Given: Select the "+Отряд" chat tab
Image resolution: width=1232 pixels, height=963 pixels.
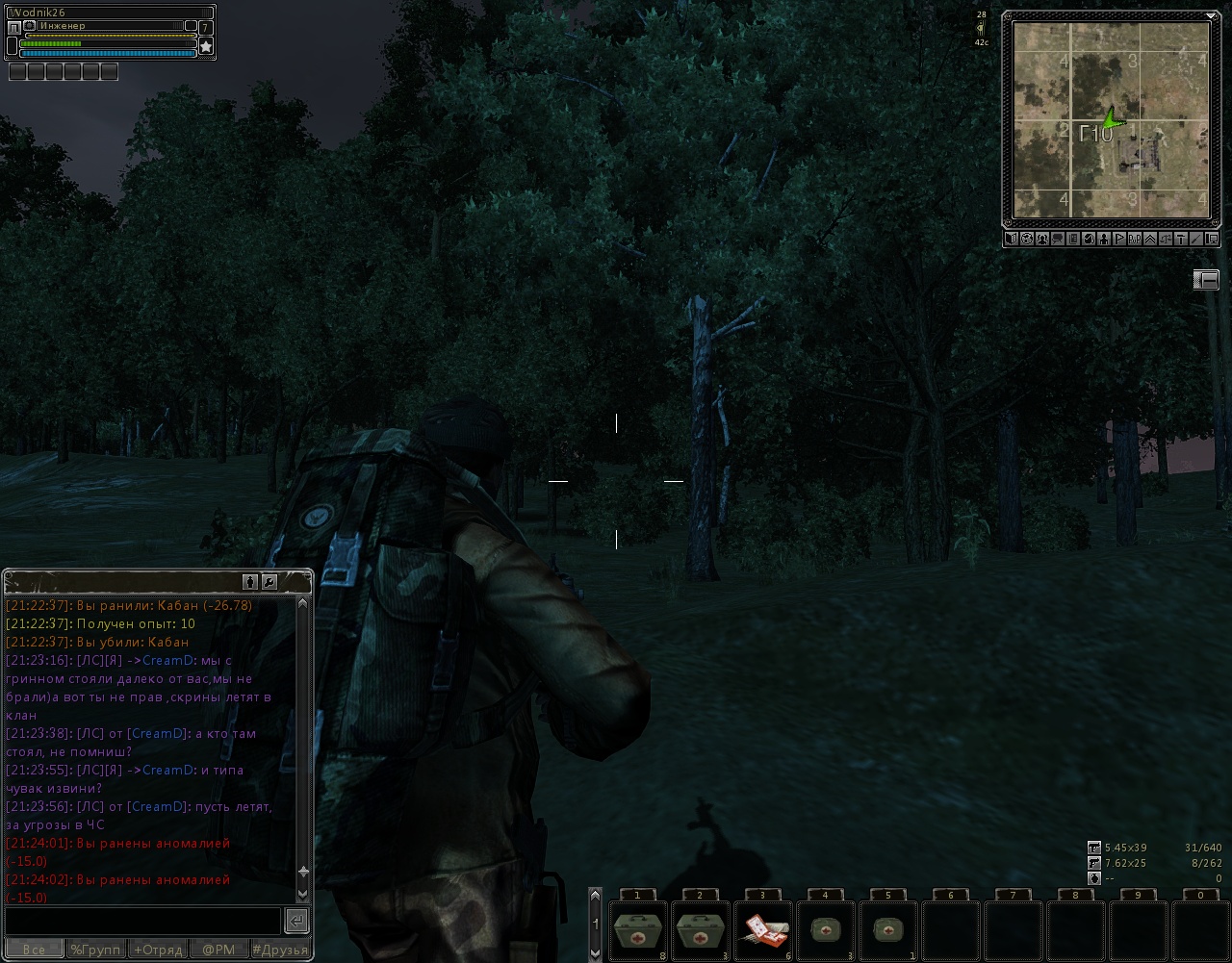Looking at the screenshot, I should coord(158,950).
